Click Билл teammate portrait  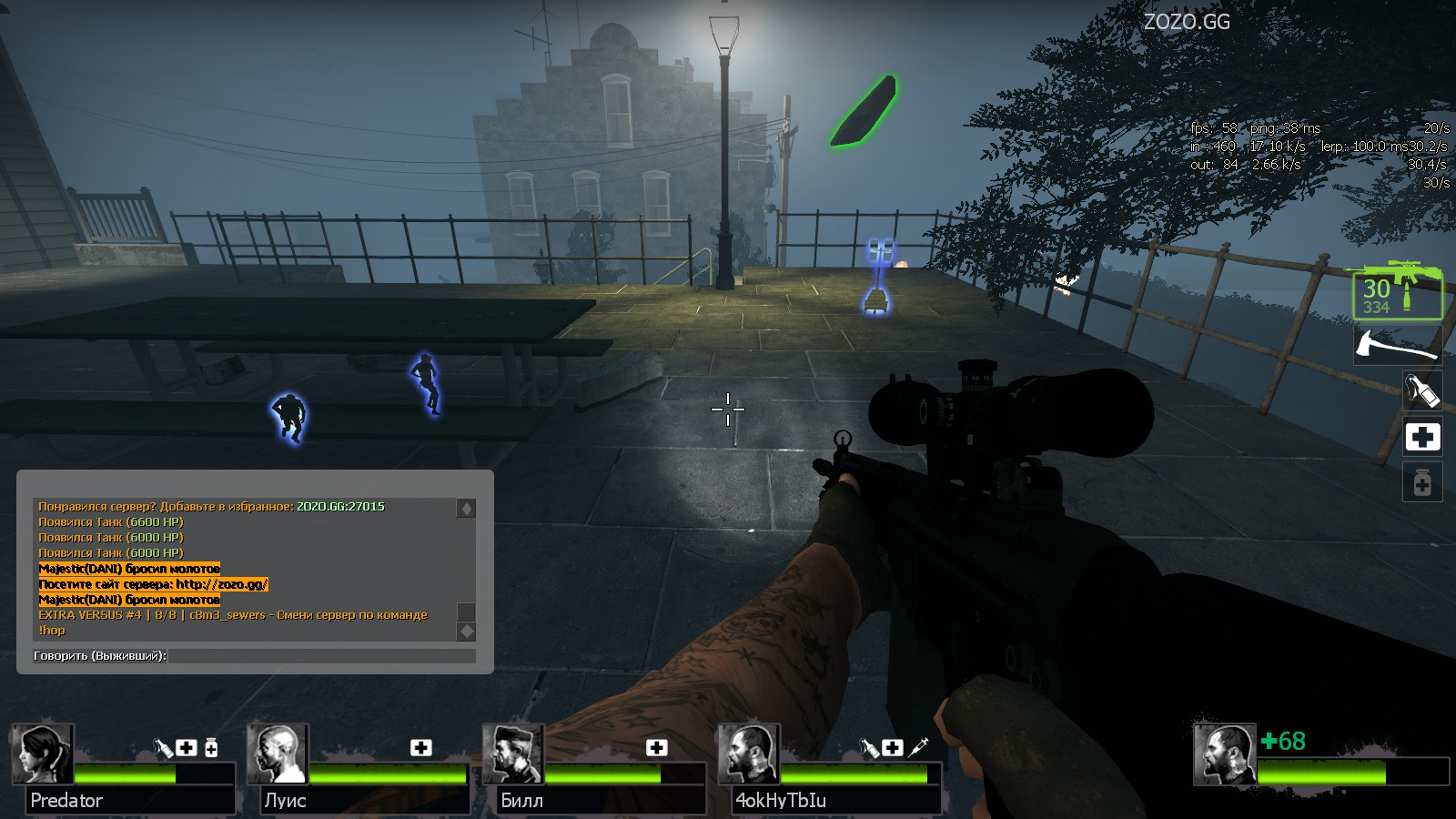pyautogui.click(x=513, y=753)
